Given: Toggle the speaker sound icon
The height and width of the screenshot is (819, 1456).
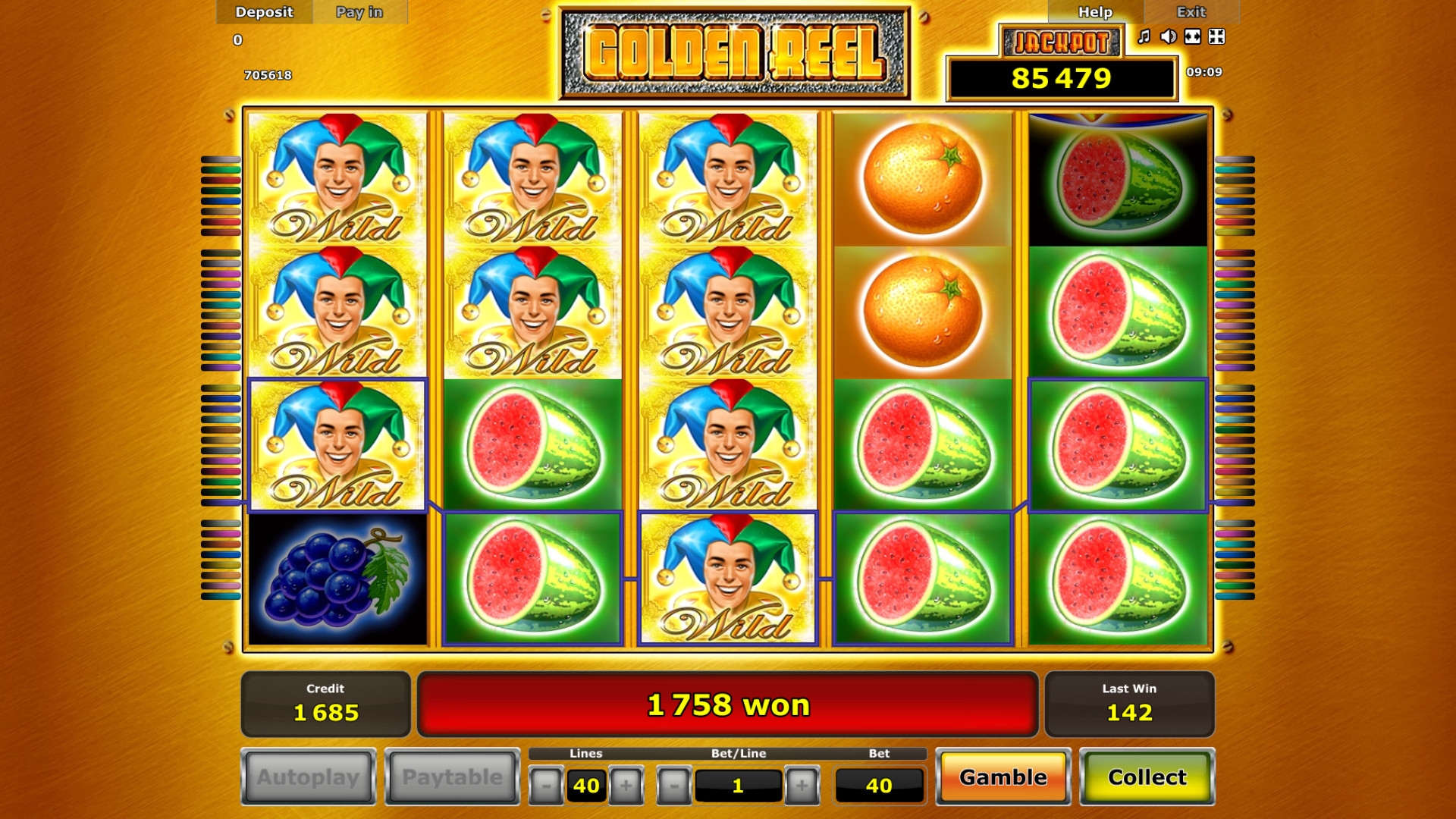Looking at the screenshot, I should tap(1169, 36).
